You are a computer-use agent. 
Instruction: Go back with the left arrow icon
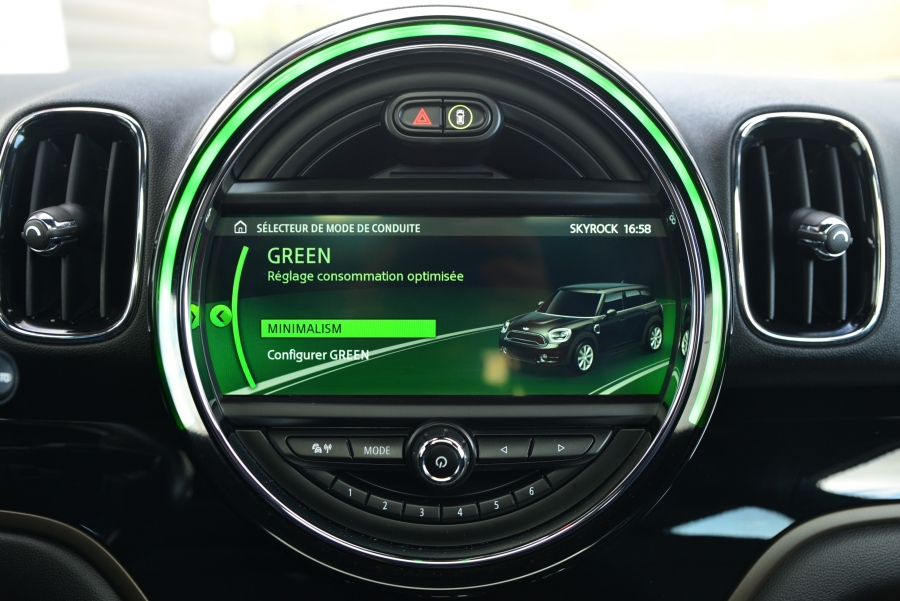tap(221, 317)
